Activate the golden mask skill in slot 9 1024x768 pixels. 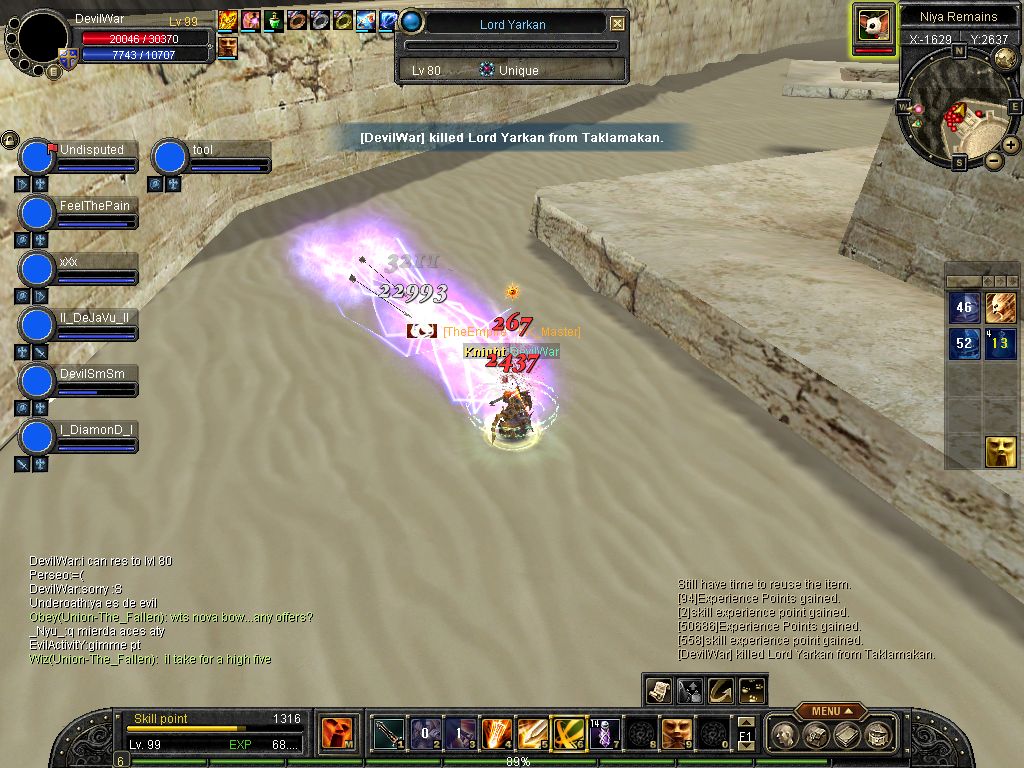676,734
